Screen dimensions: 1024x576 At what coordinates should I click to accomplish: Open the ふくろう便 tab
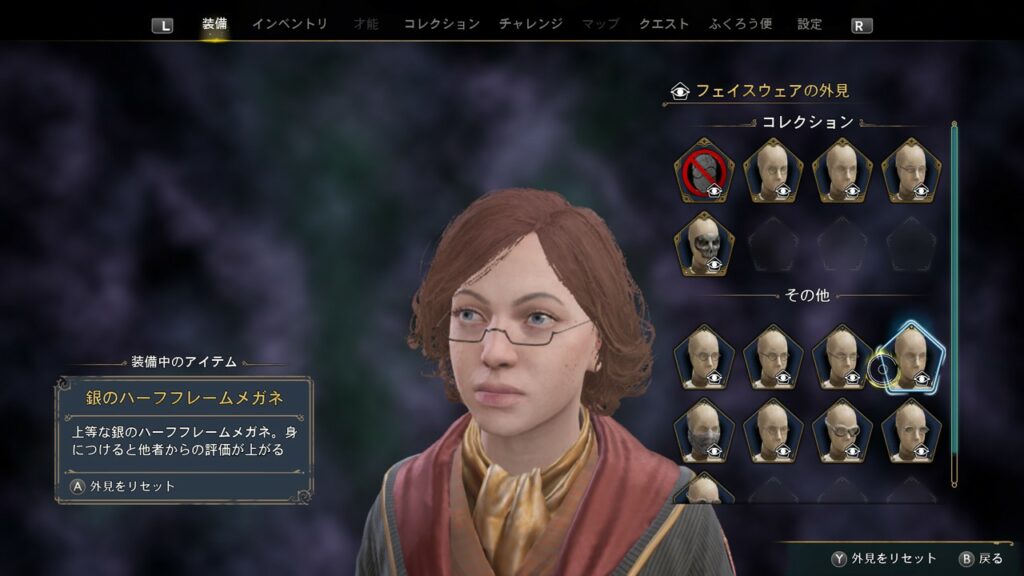point(740,24)
